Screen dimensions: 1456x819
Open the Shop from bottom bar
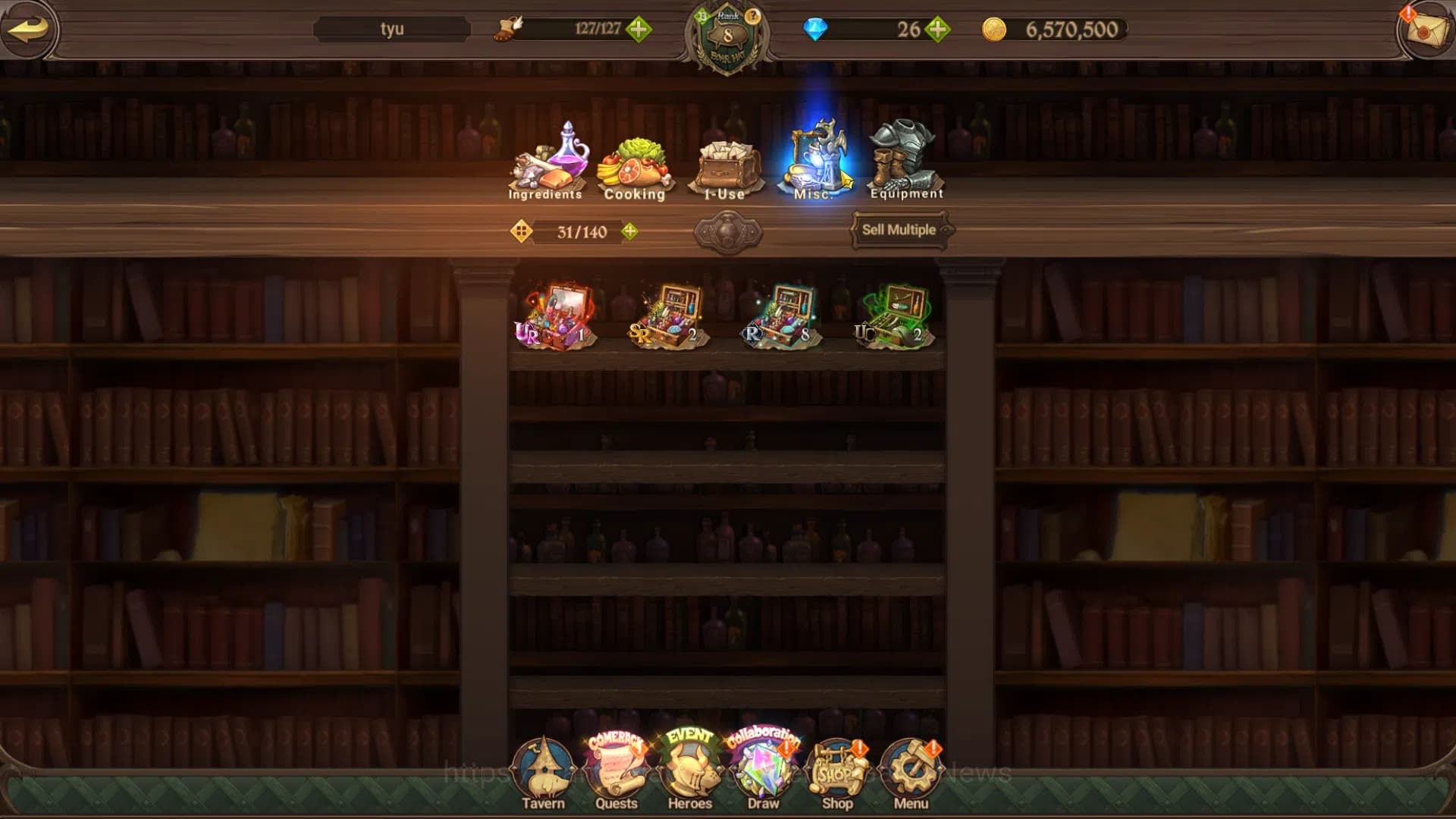(x=837, y=773)
